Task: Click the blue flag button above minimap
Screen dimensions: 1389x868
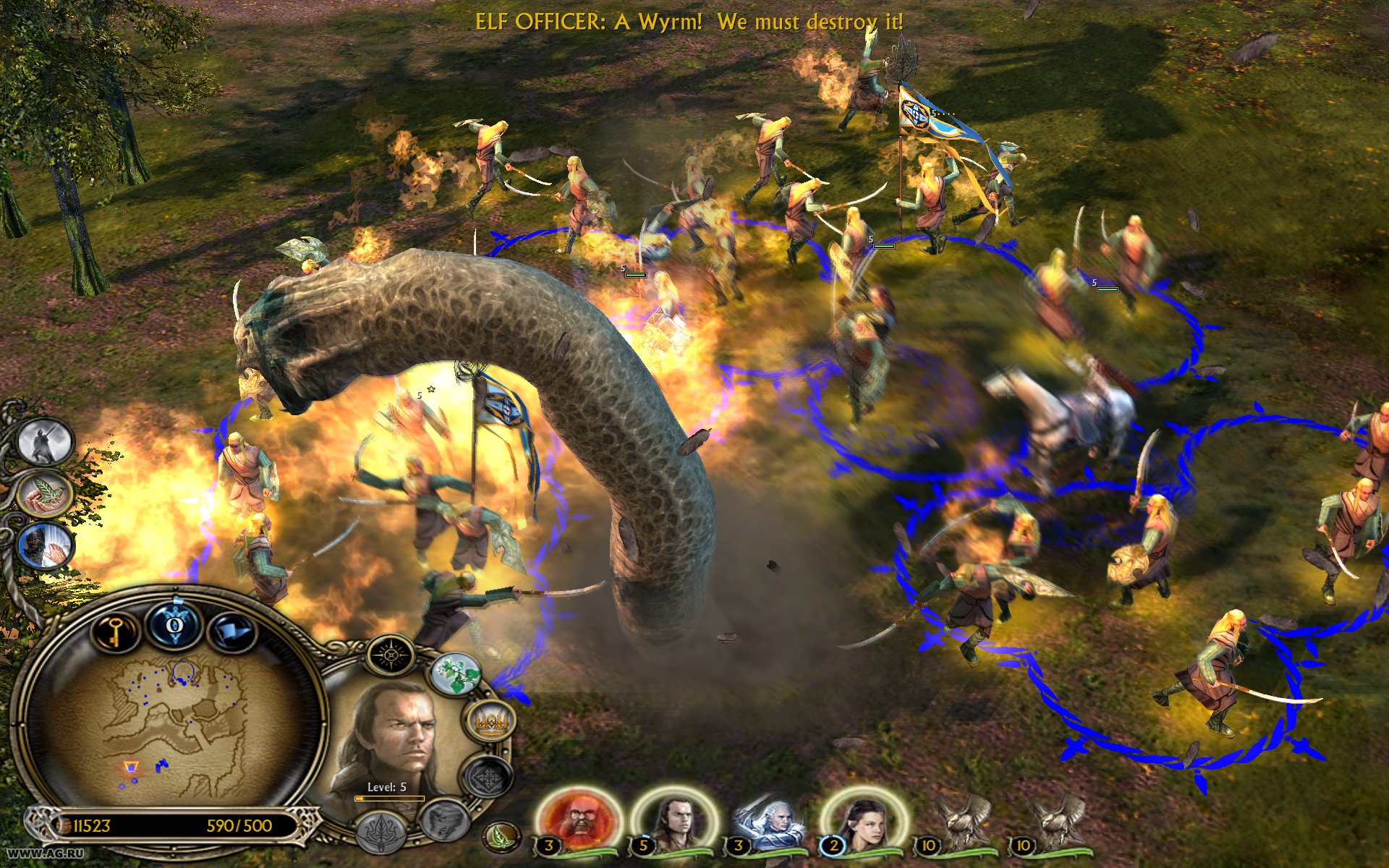Action: (x=233, y=632)
